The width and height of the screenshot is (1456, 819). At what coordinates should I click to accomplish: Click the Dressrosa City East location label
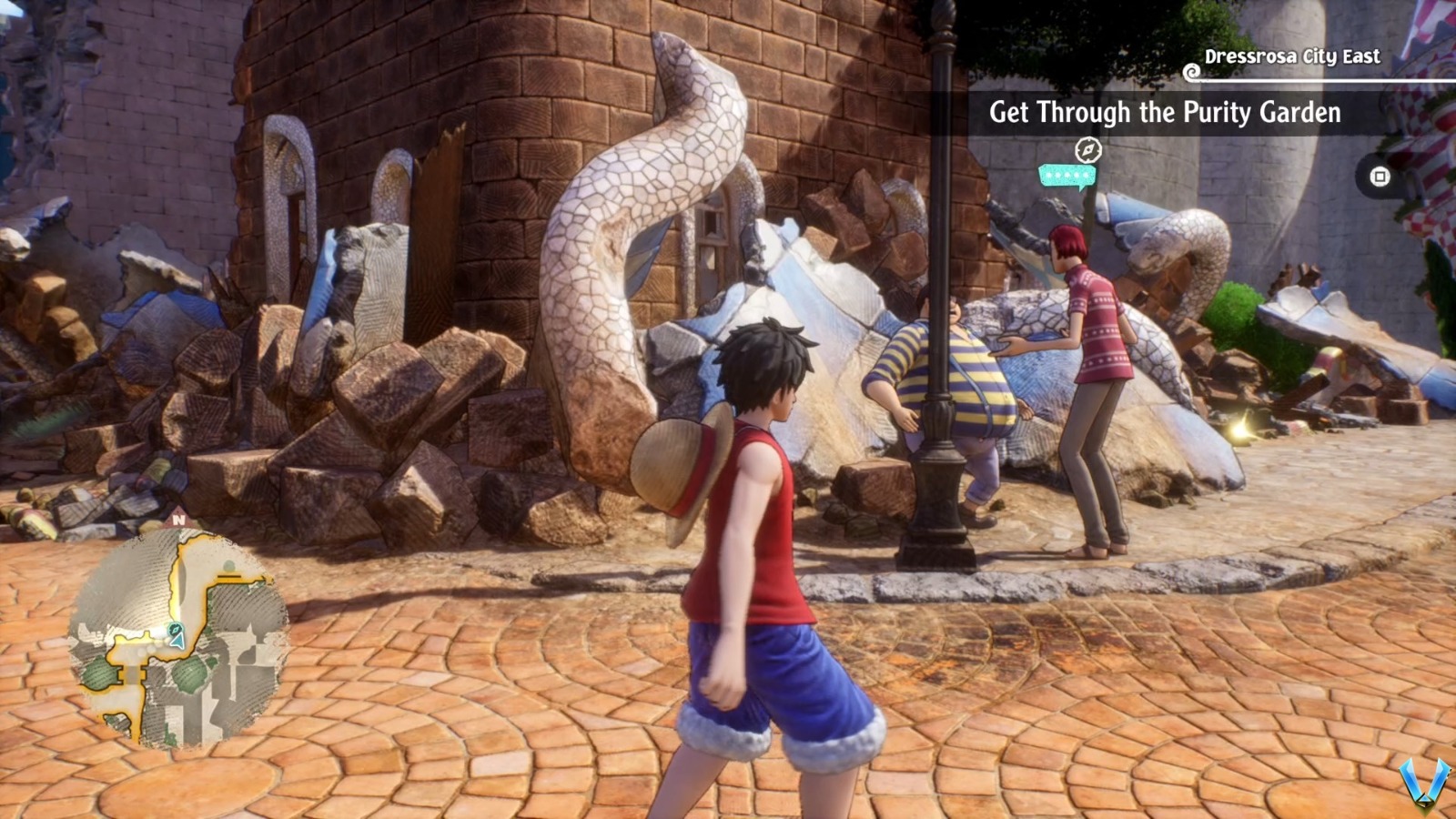pyautogui.click(x=1291, y=56)
